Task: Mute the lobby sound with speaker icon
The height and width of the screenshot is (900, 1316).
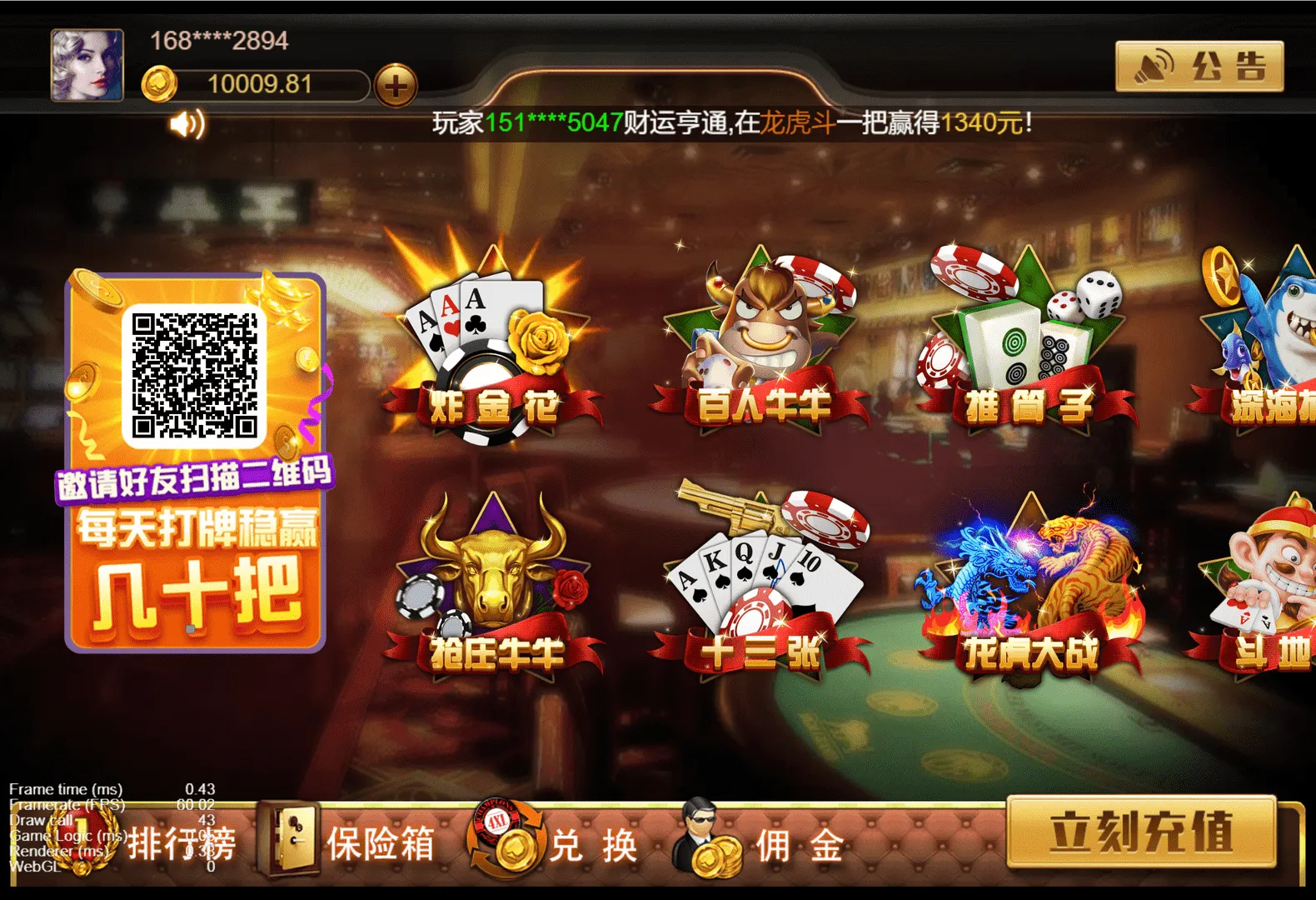Action: 187,125
